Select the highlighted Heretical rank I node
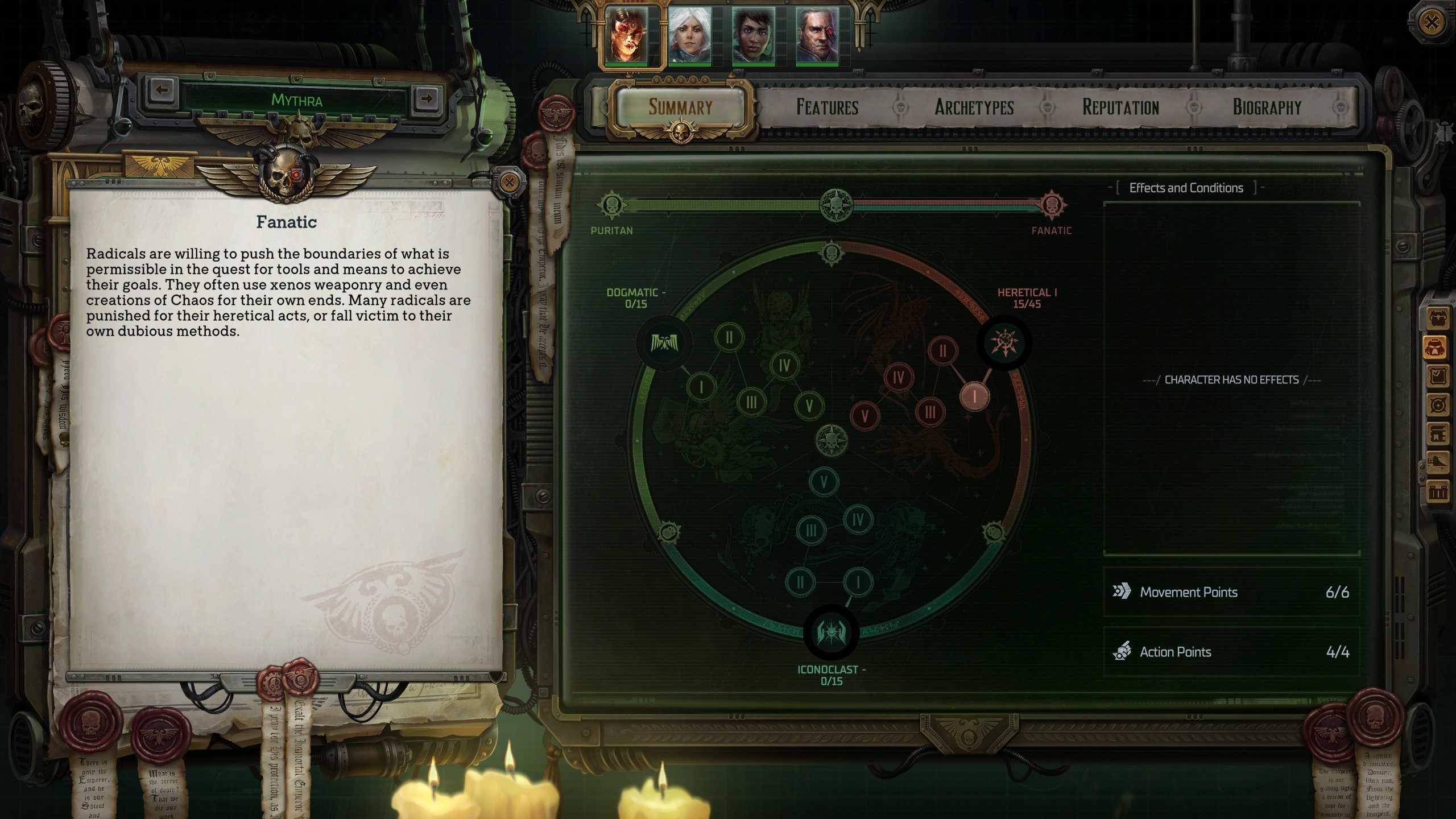This screenshot has height=819, width=1456. pos(975,396)
